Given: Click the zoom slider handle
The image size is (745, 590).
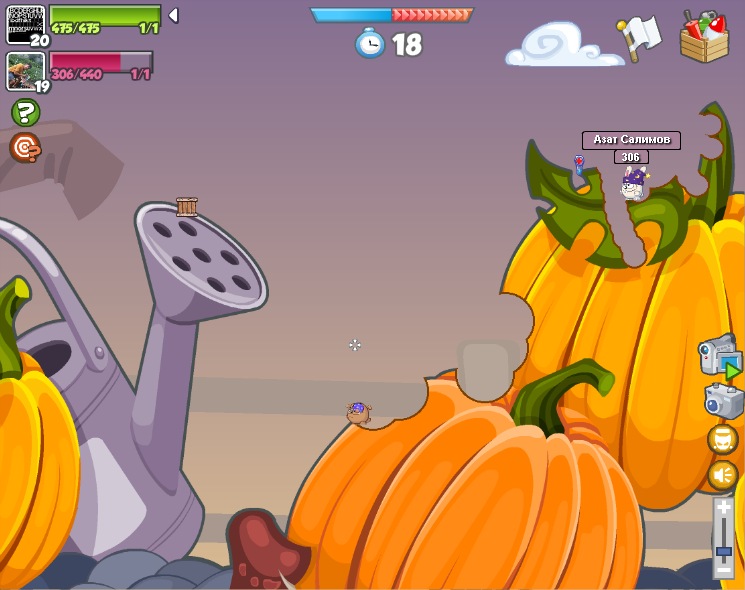Looking at the screenshot, I should (x=723, y=551).
